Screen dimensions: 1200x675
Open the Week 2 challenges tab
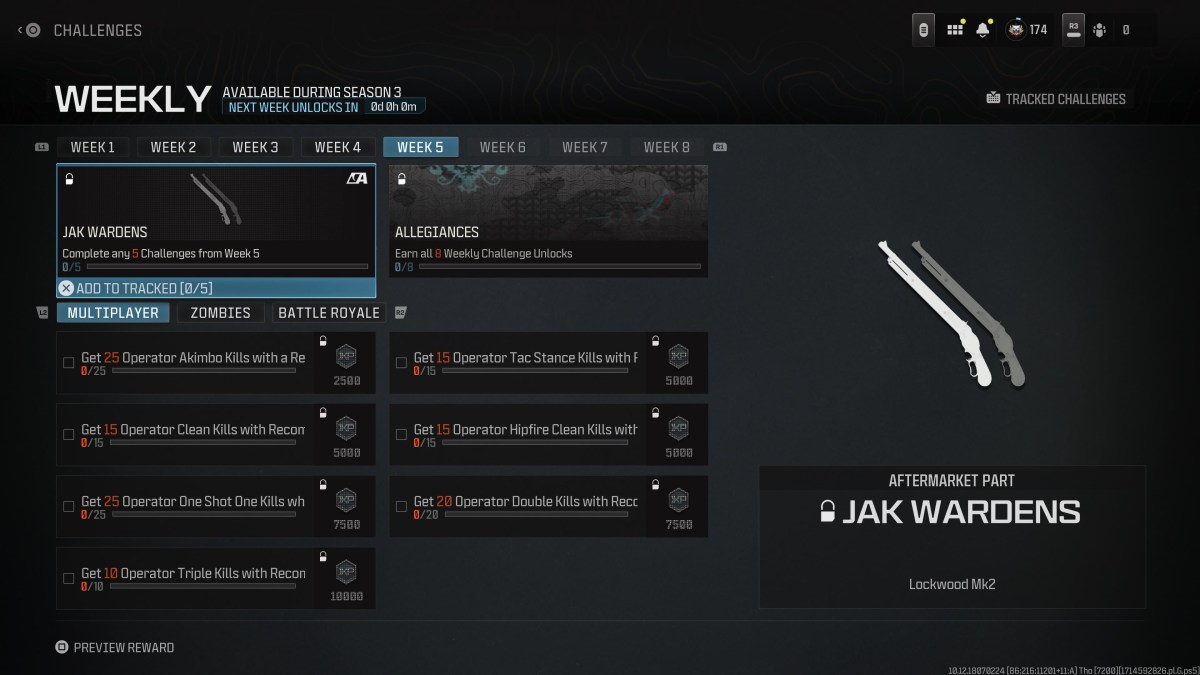173,147
